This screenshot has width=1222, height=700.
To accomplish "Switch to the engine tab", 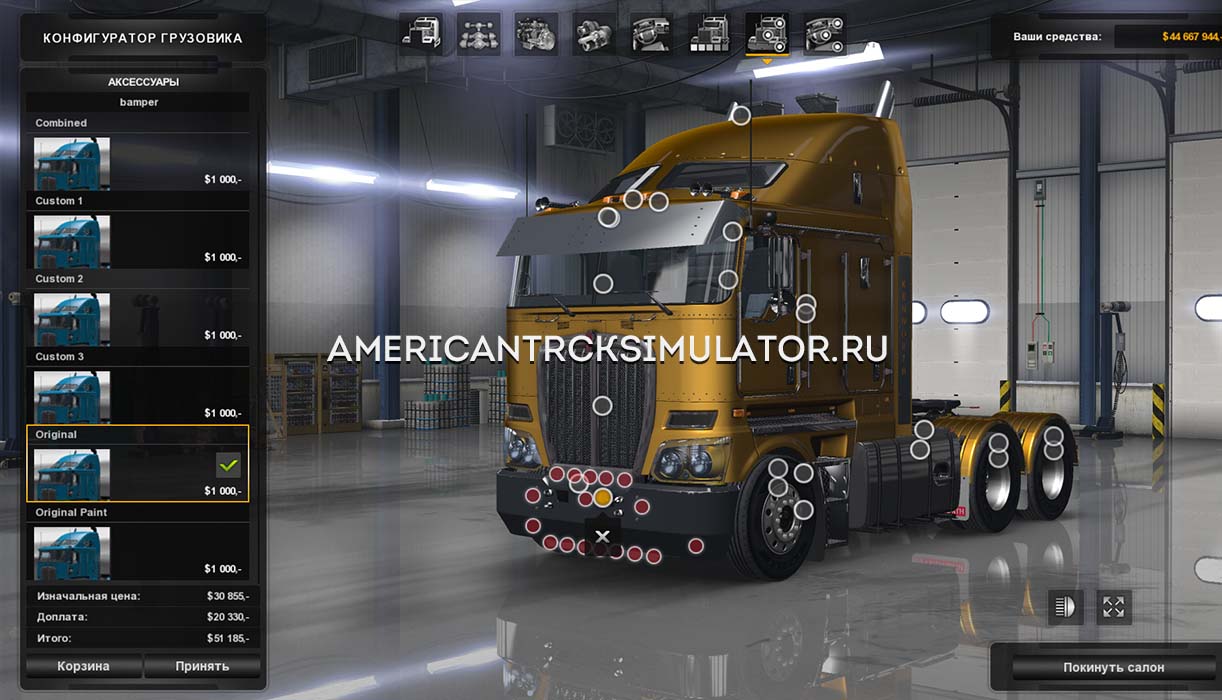I will (536, 34).
